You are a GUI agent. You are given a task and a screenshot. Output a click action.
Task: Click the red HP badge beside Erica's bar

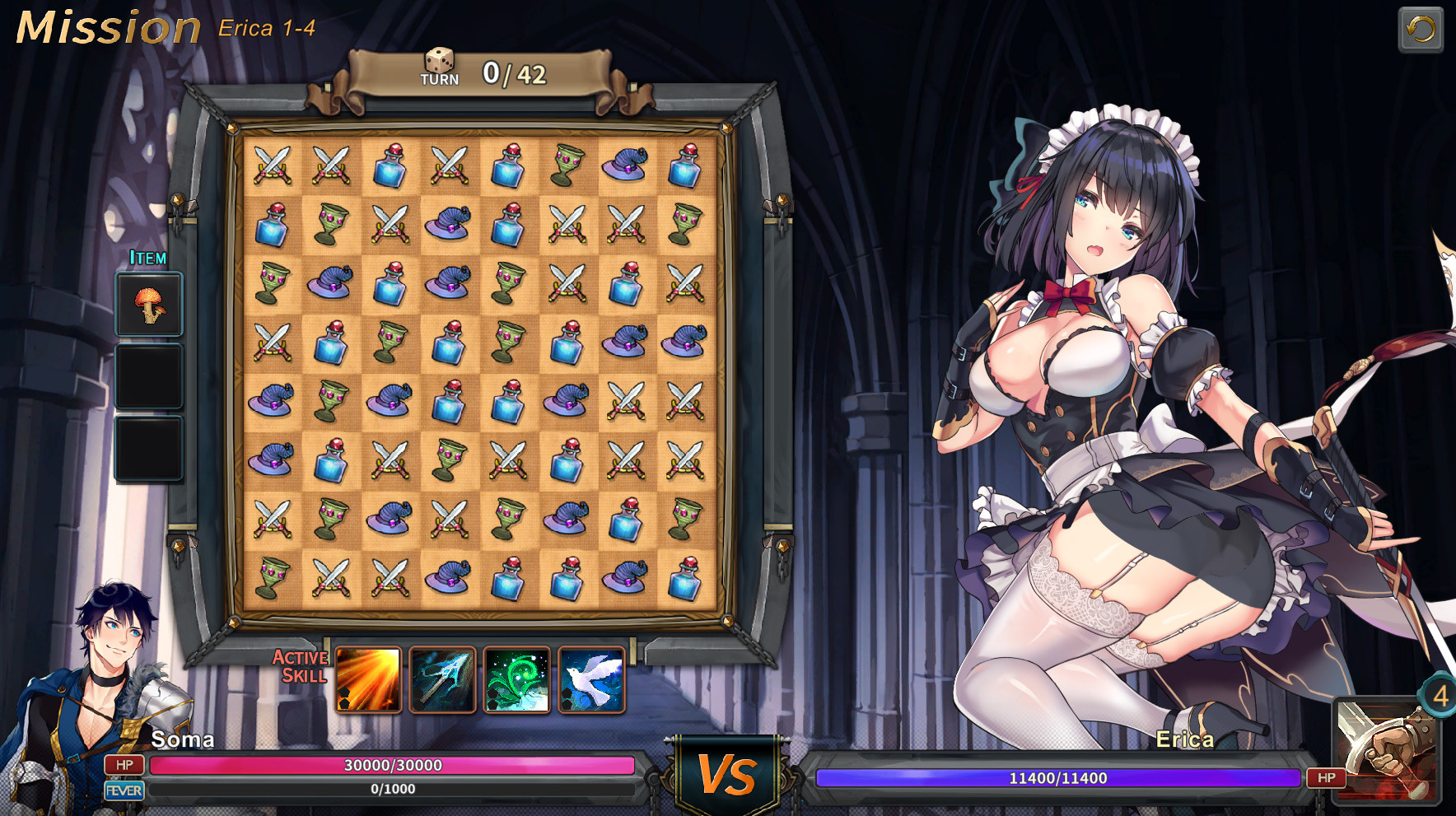(x=1327, y=776)
